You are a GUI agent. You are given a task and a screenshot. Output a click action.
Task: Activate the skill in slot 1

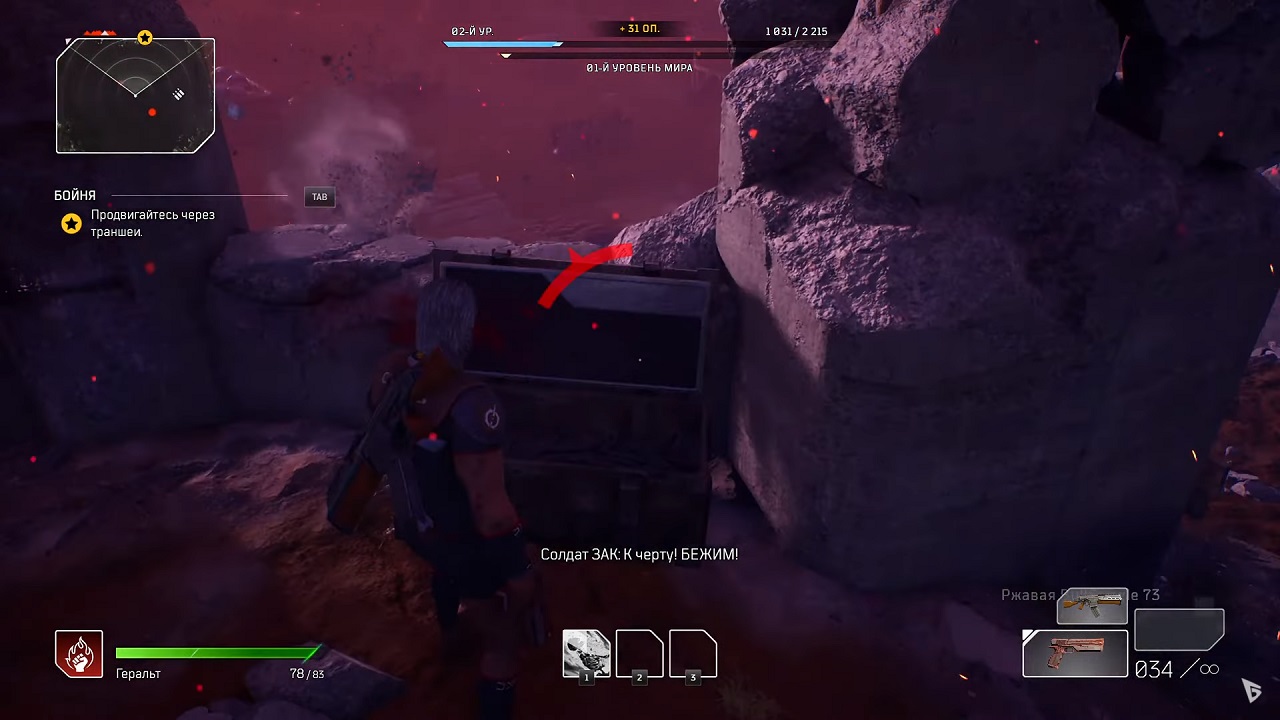point(586,654)
